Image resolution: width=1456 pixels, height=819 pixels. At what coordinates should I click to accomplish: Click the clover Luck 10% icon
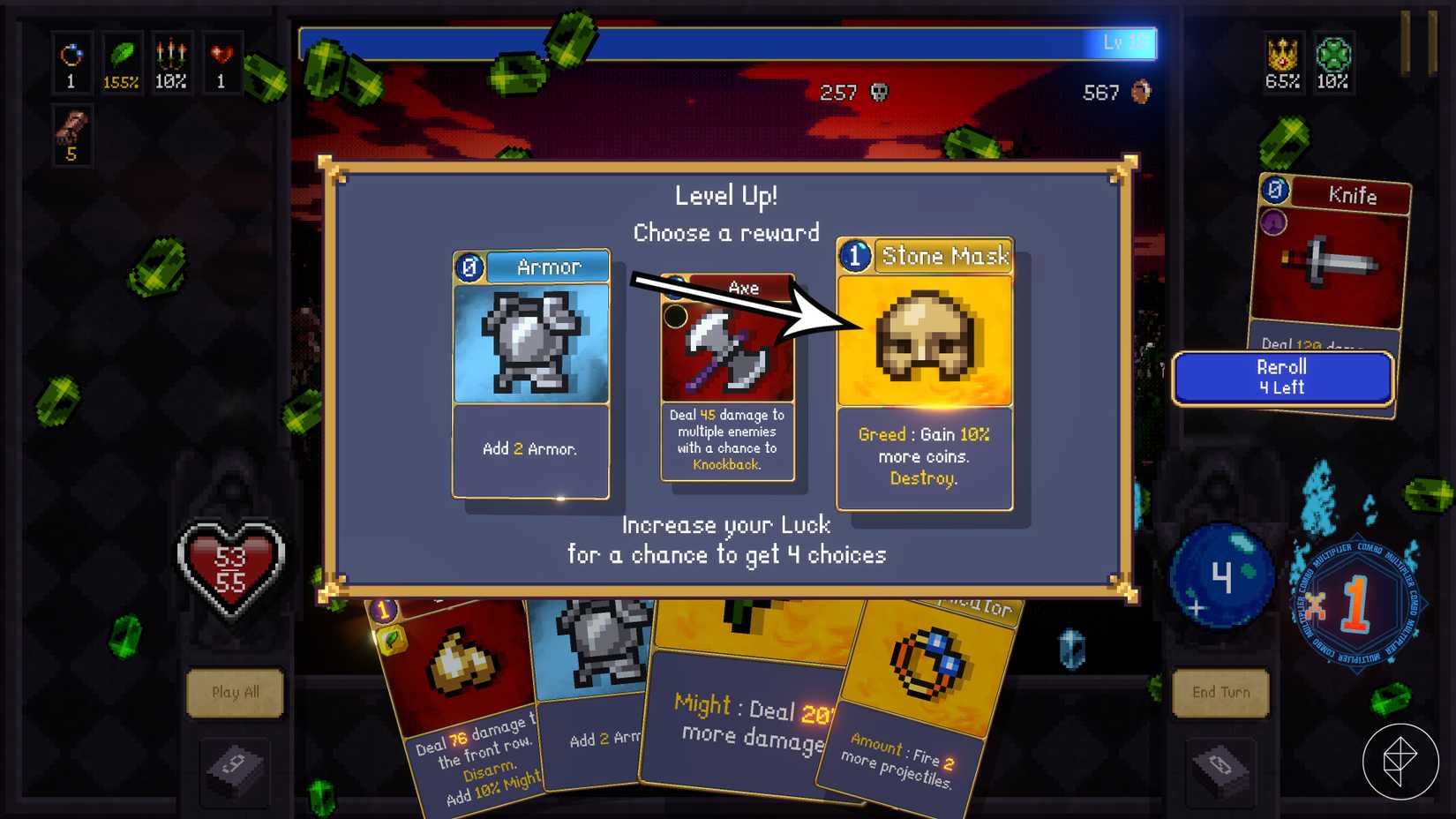(x=1332, y=62)
